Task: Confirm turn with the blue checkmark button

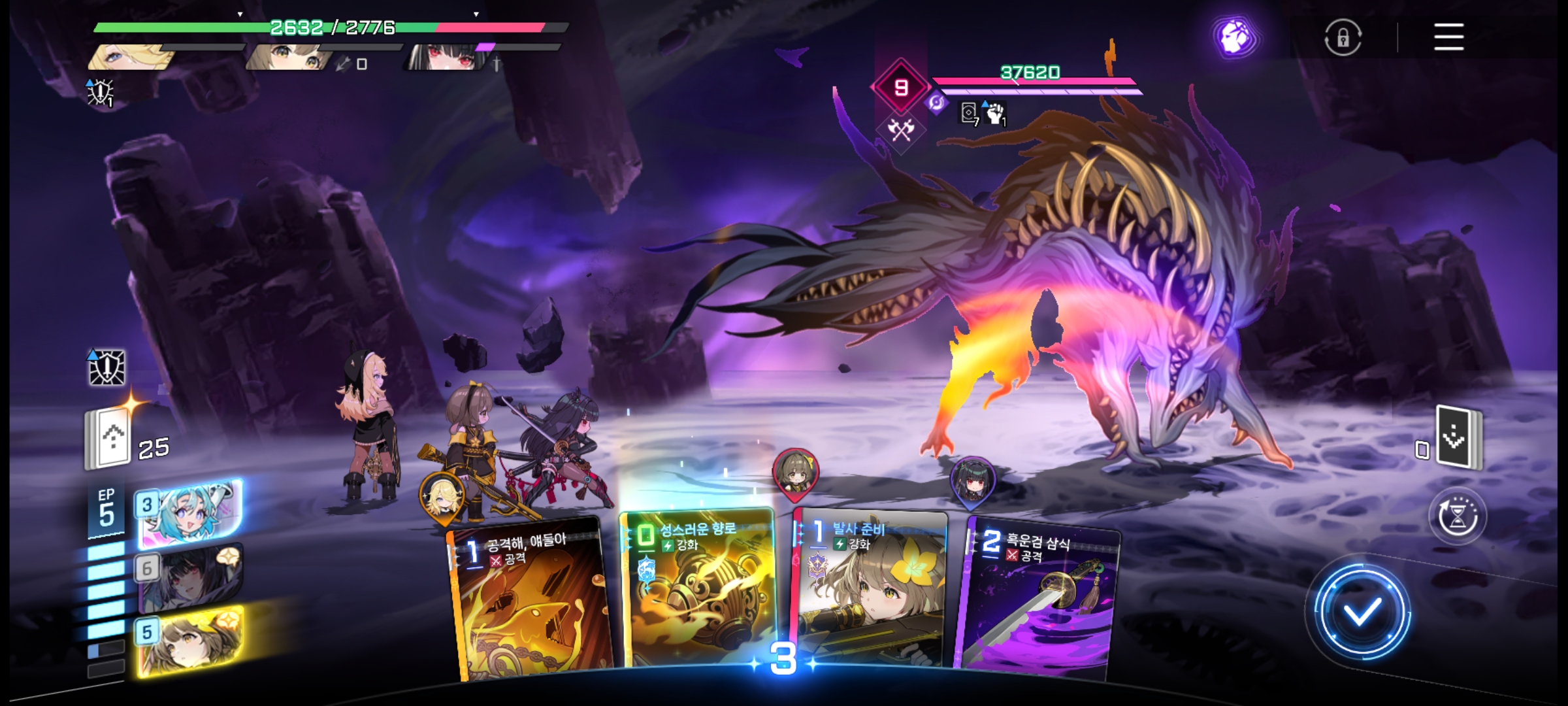Action: (1361, 612)
